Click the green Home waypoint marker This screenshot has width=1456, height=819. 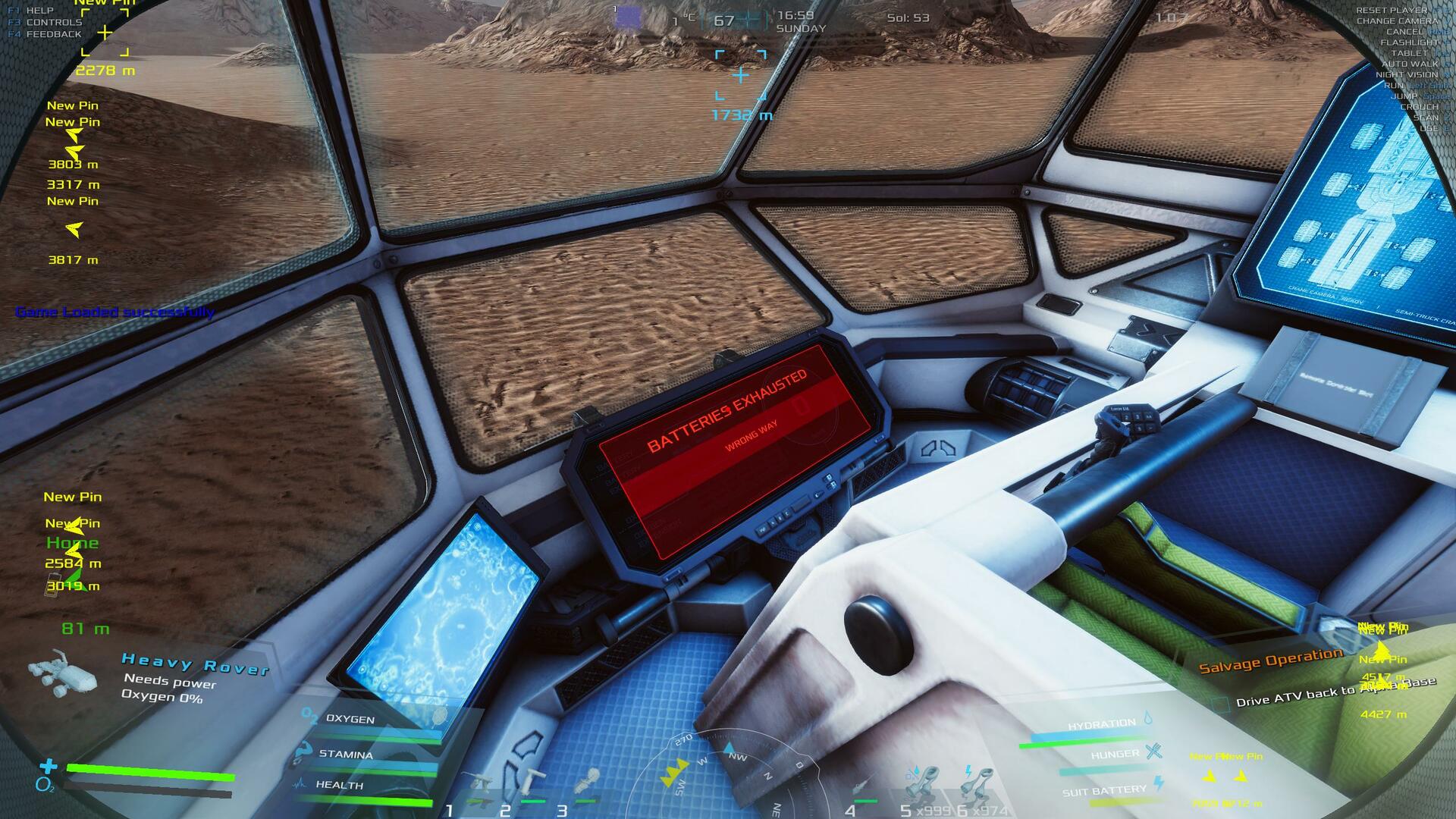click(x=73, y=543)
